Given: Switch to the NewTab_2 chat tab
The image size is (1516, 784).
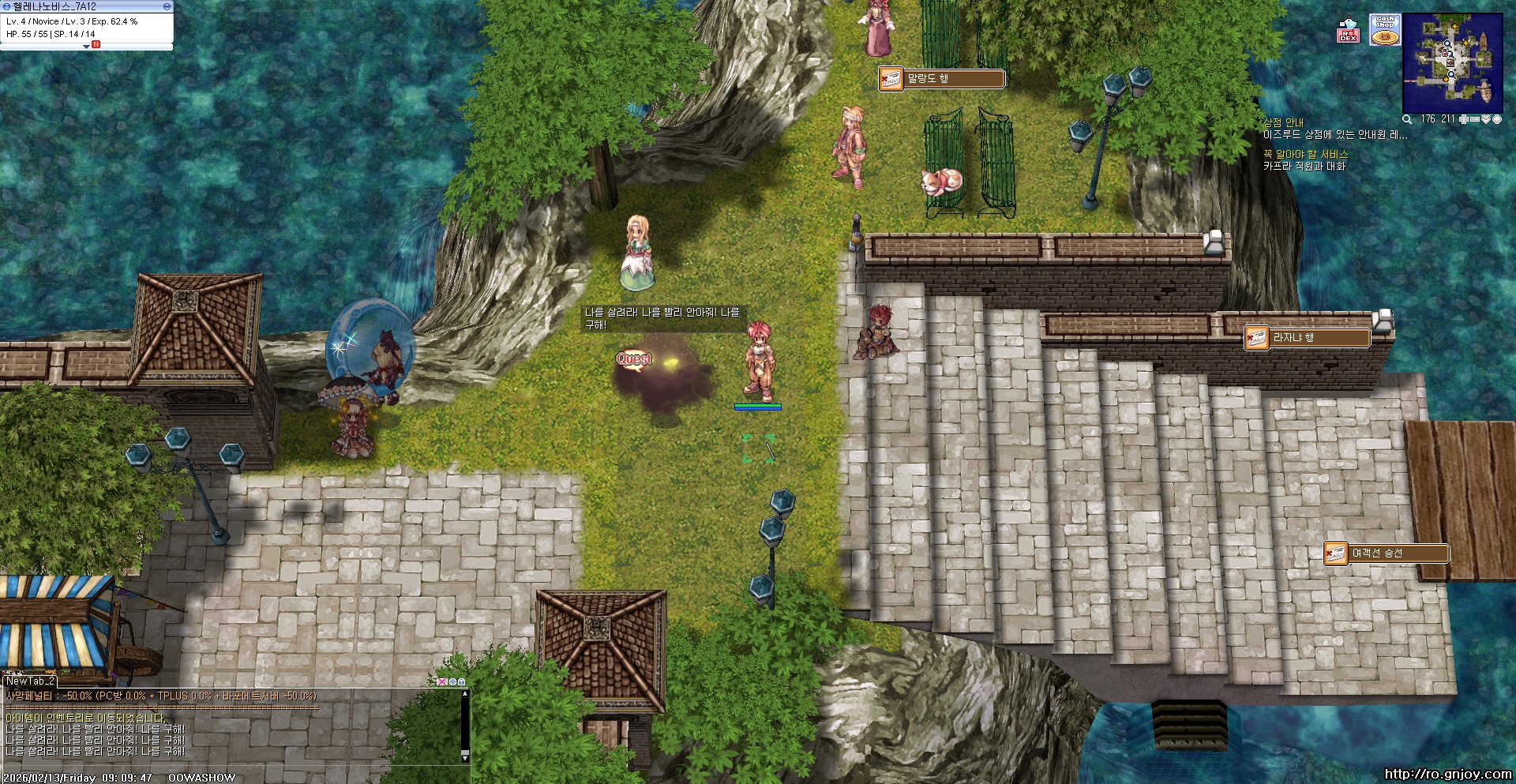Looking at the screenshot, I should (x=30, y=681).
